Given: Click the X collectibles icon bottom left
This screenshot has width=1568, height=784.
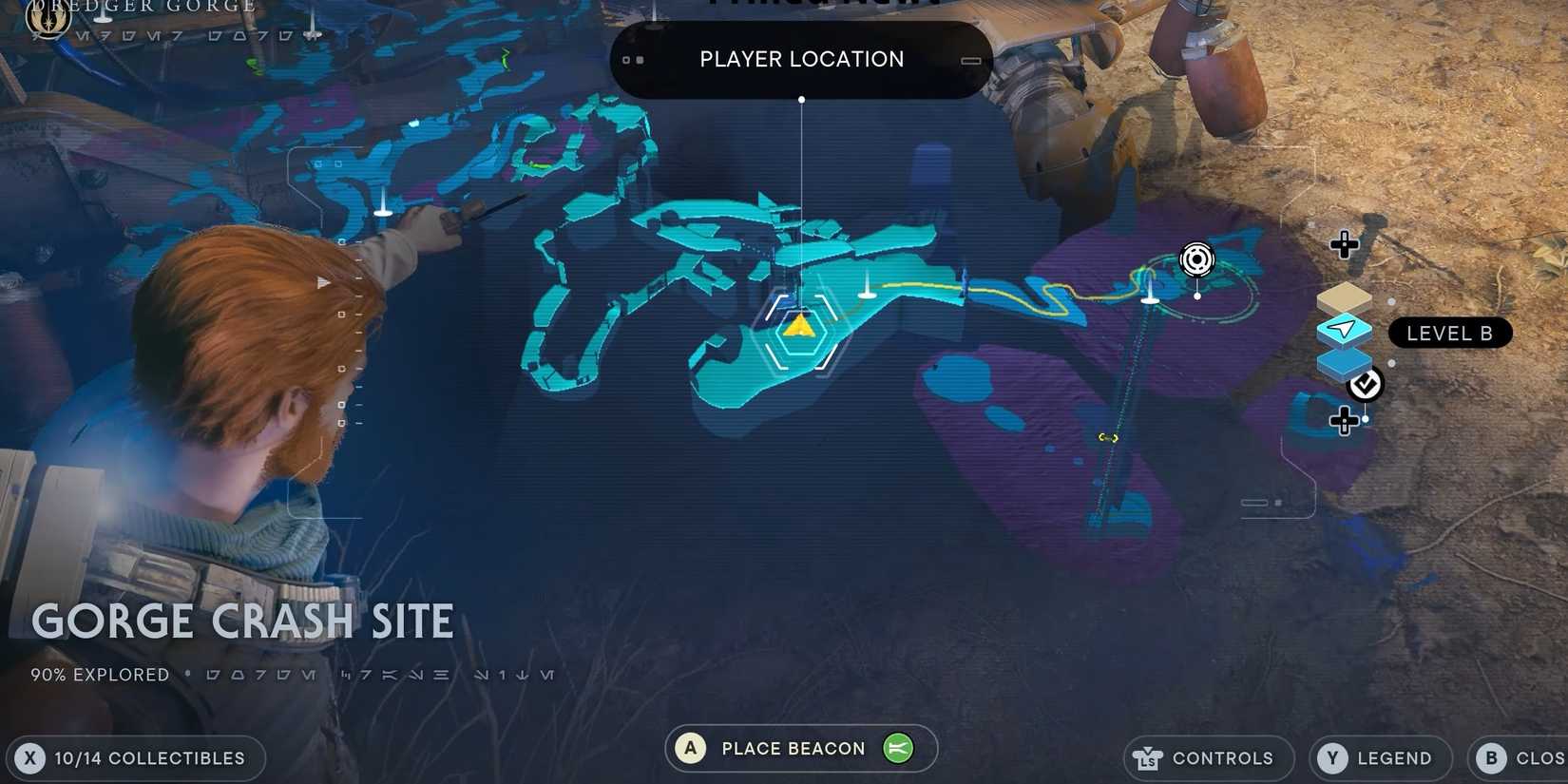Looking at the screenshot, I should point(31,757).
